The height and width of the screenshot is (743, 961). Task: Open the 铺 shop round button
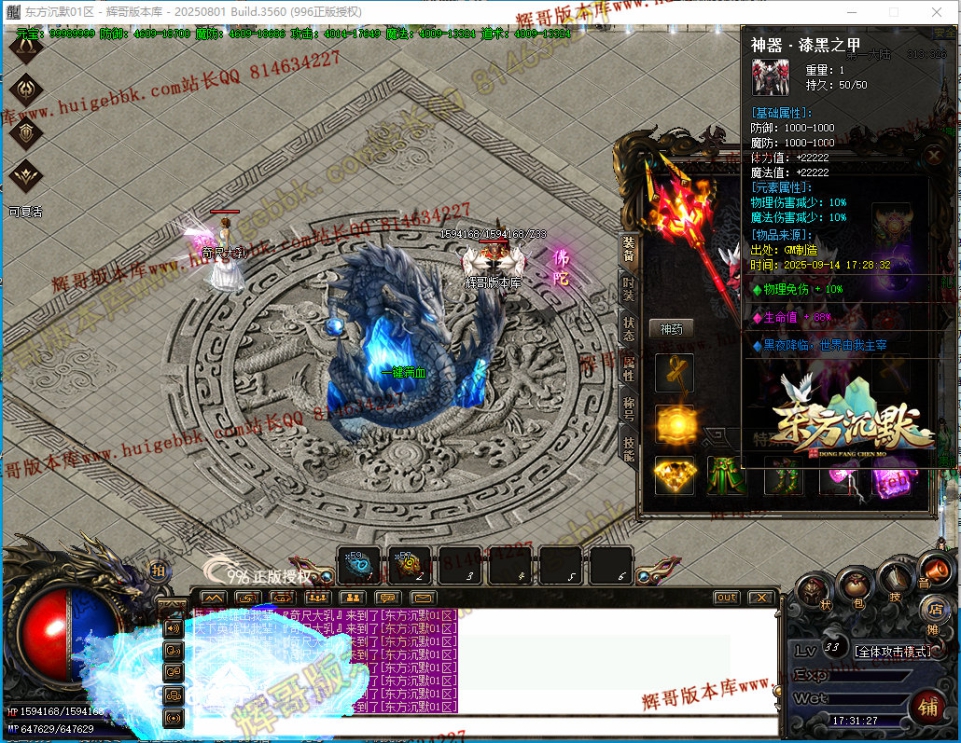[x=928, y=708]
